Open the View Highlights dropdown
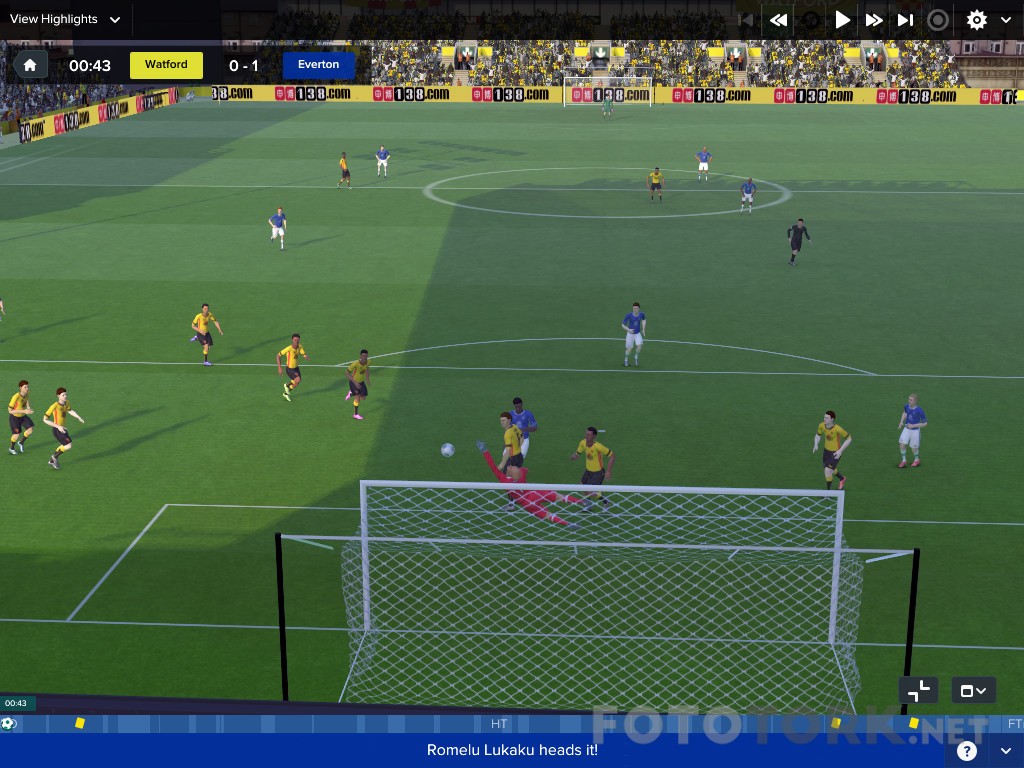The height and width of the screenshot is (768, 1024). [x=65, y=19]
